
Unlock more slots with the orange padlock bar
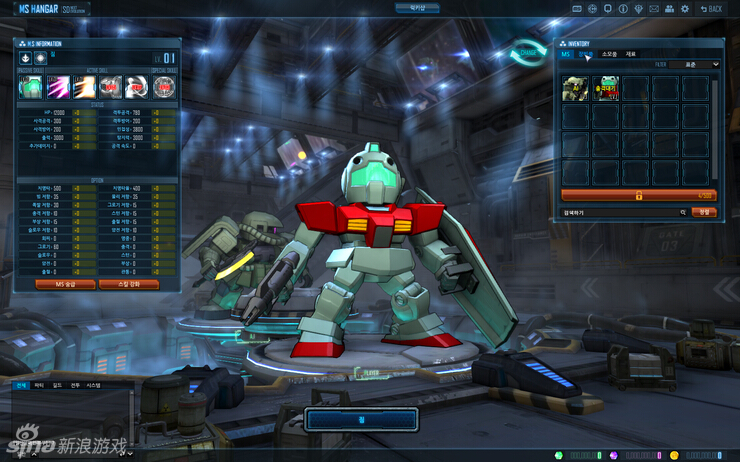click(638, 195)
